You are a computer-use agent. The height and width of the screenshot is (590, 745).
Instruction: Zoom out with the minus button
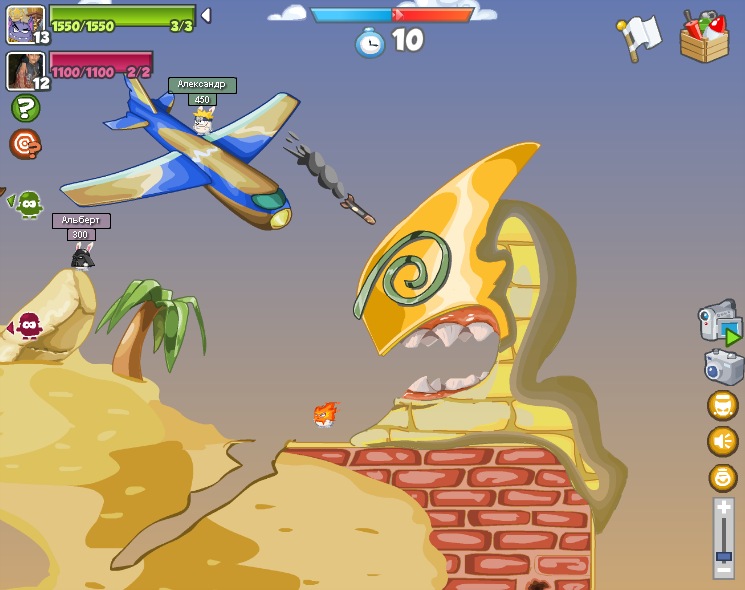click(x=723, y=570)
